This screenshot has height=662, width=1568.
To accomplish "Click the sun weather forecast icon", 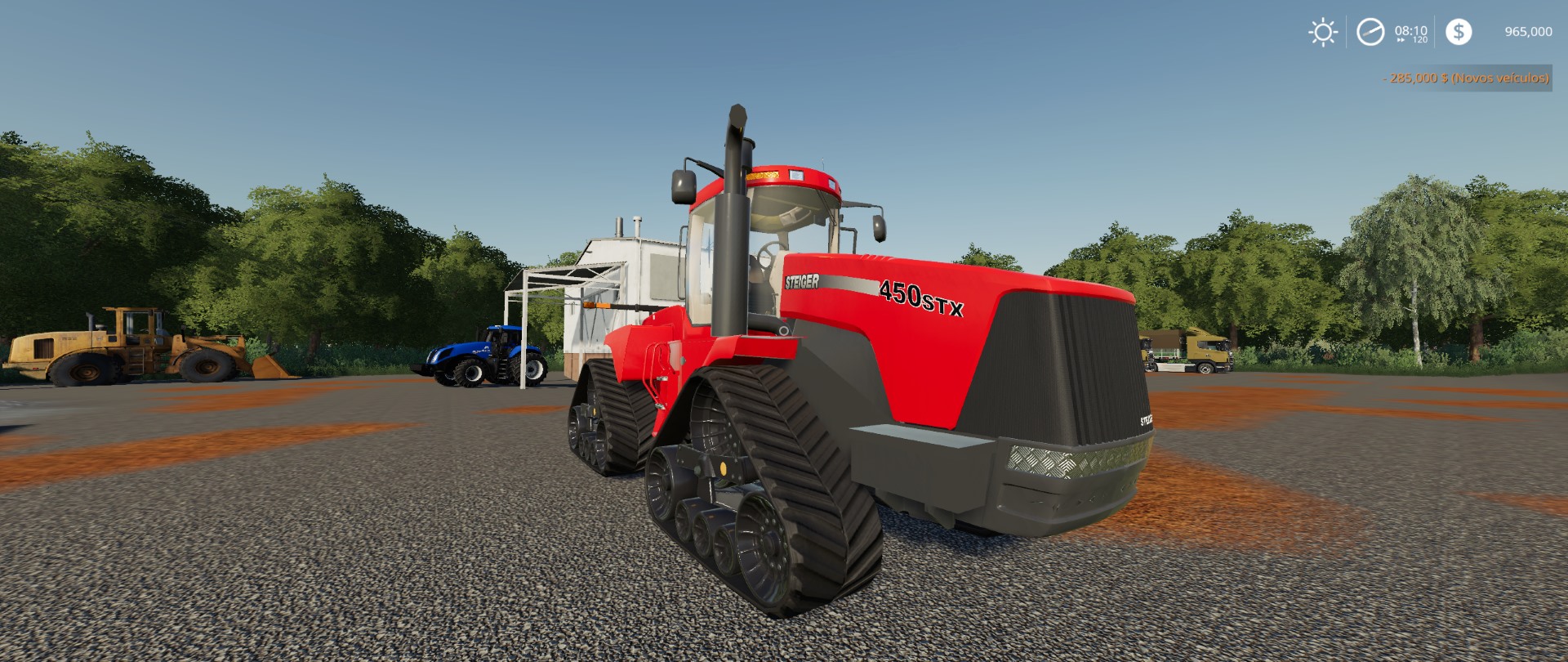I will [x=1323, y=32].
